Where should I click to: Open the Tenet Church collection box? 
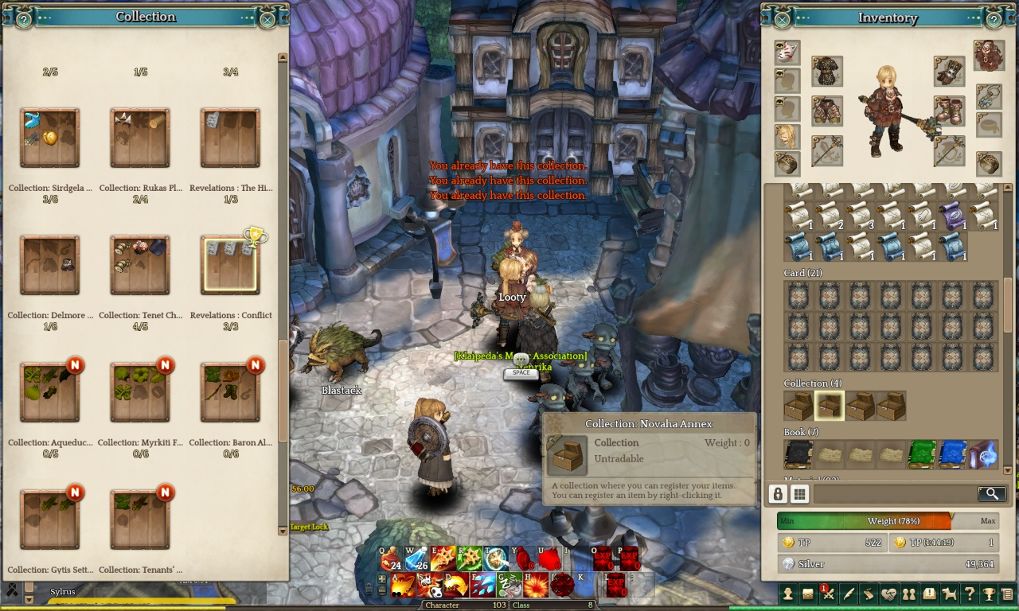pyautogui.click(x=139, y=265)
